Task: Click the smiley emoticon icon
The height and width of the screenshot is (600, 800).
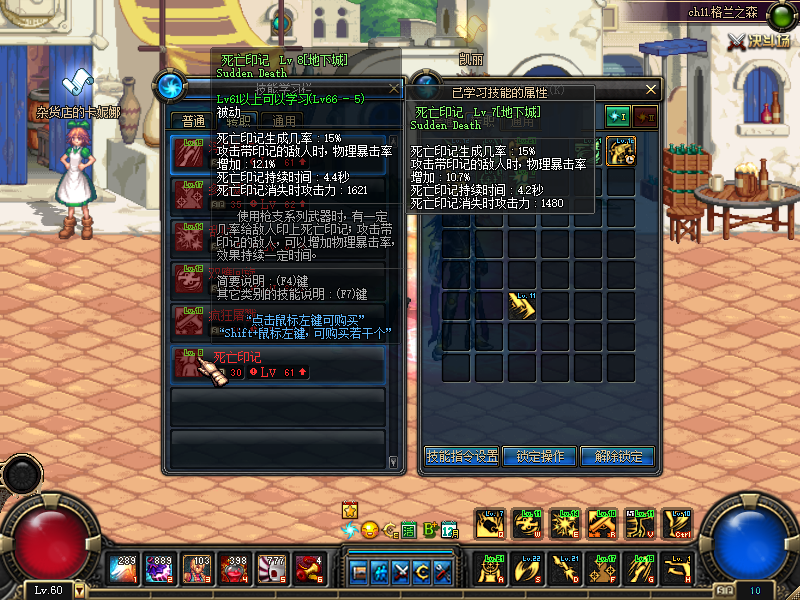Action: (x=369, y=529)
